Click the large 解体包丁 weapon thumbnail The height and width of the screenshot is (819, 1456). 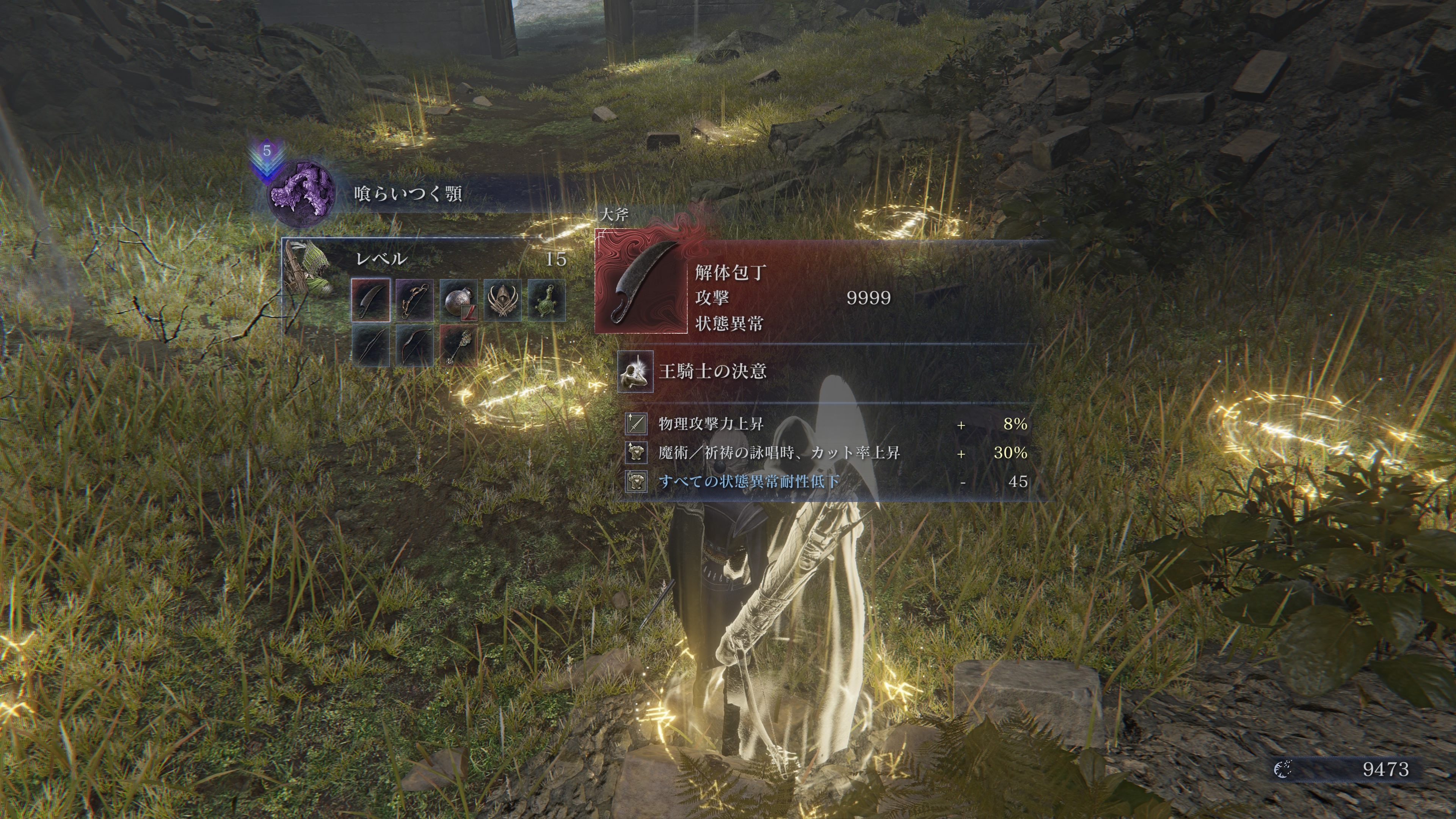(642, 281)
